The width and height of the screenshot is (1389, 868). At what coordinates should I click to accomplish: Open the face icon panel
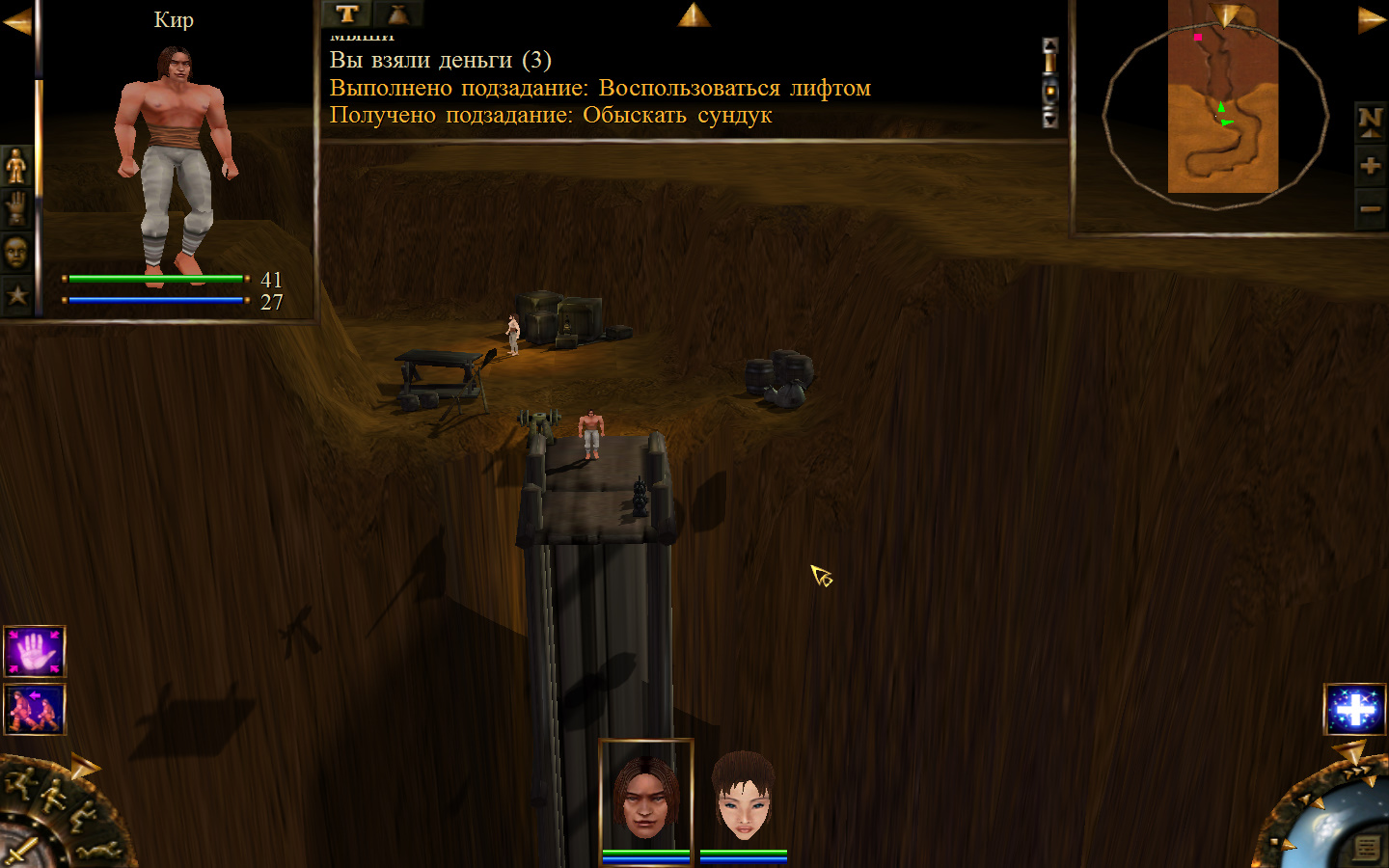(x=16, y=253)
